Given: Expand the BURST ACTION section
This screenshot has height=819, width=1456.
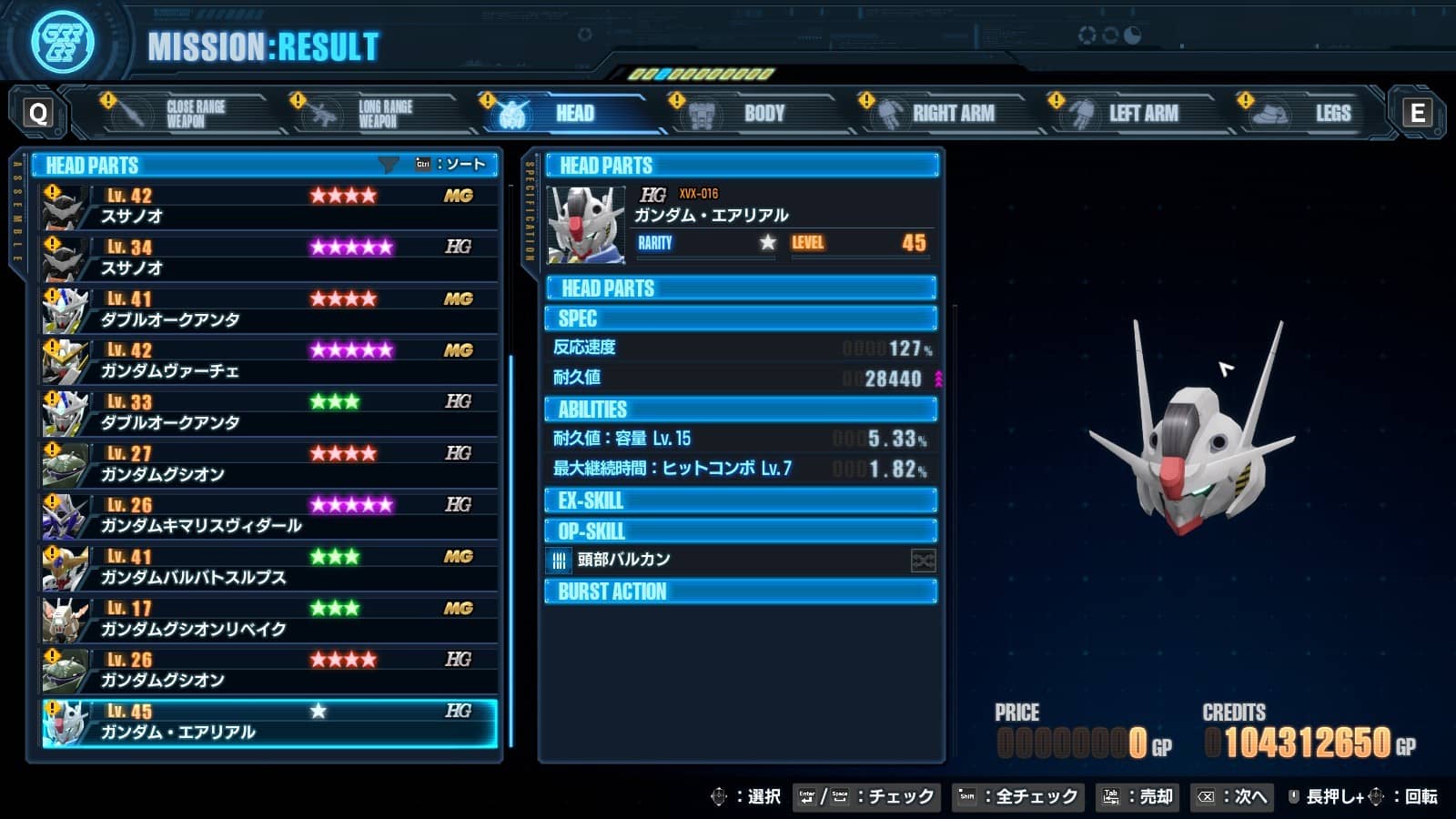Looking at the screenshot, I should click(739, 591).
